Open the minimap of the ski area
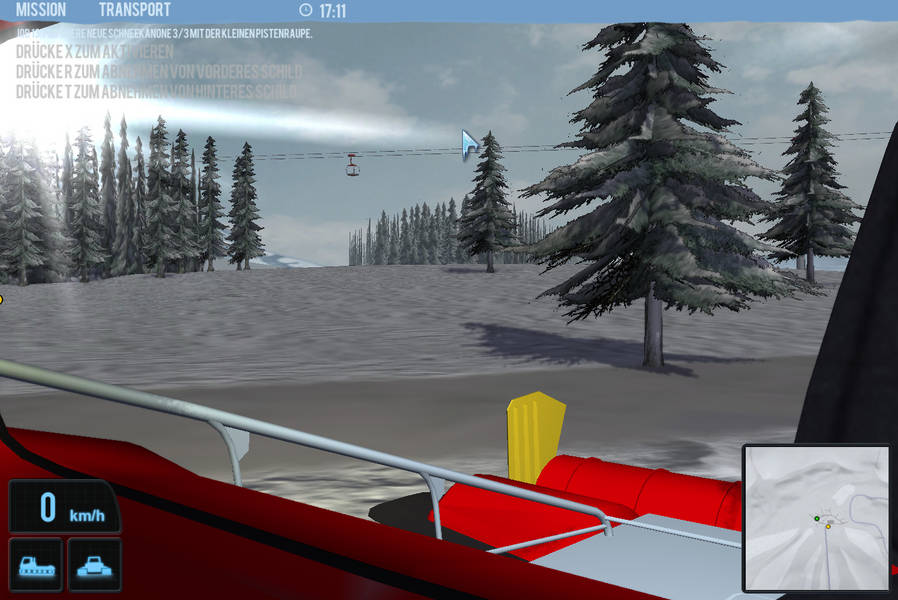 tap(816, 518)
